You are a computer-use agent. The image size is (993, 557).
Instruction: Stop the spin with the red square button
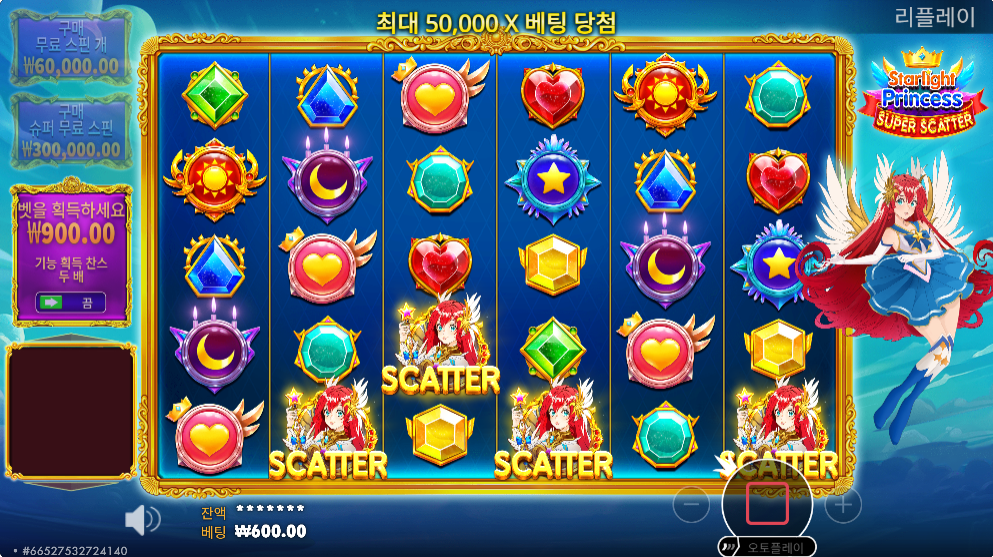pos(767,505)
